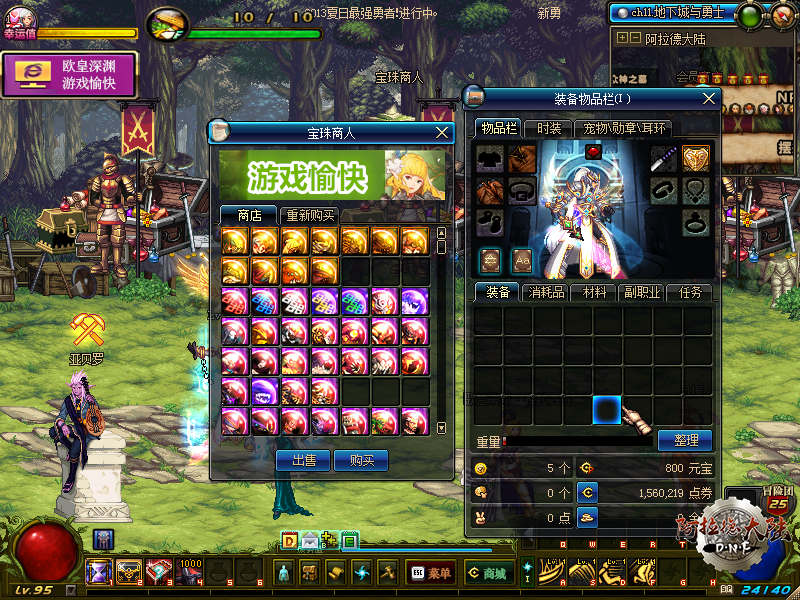Open the 时装 fashion tab
800x600 pixels.
point(549,128)
